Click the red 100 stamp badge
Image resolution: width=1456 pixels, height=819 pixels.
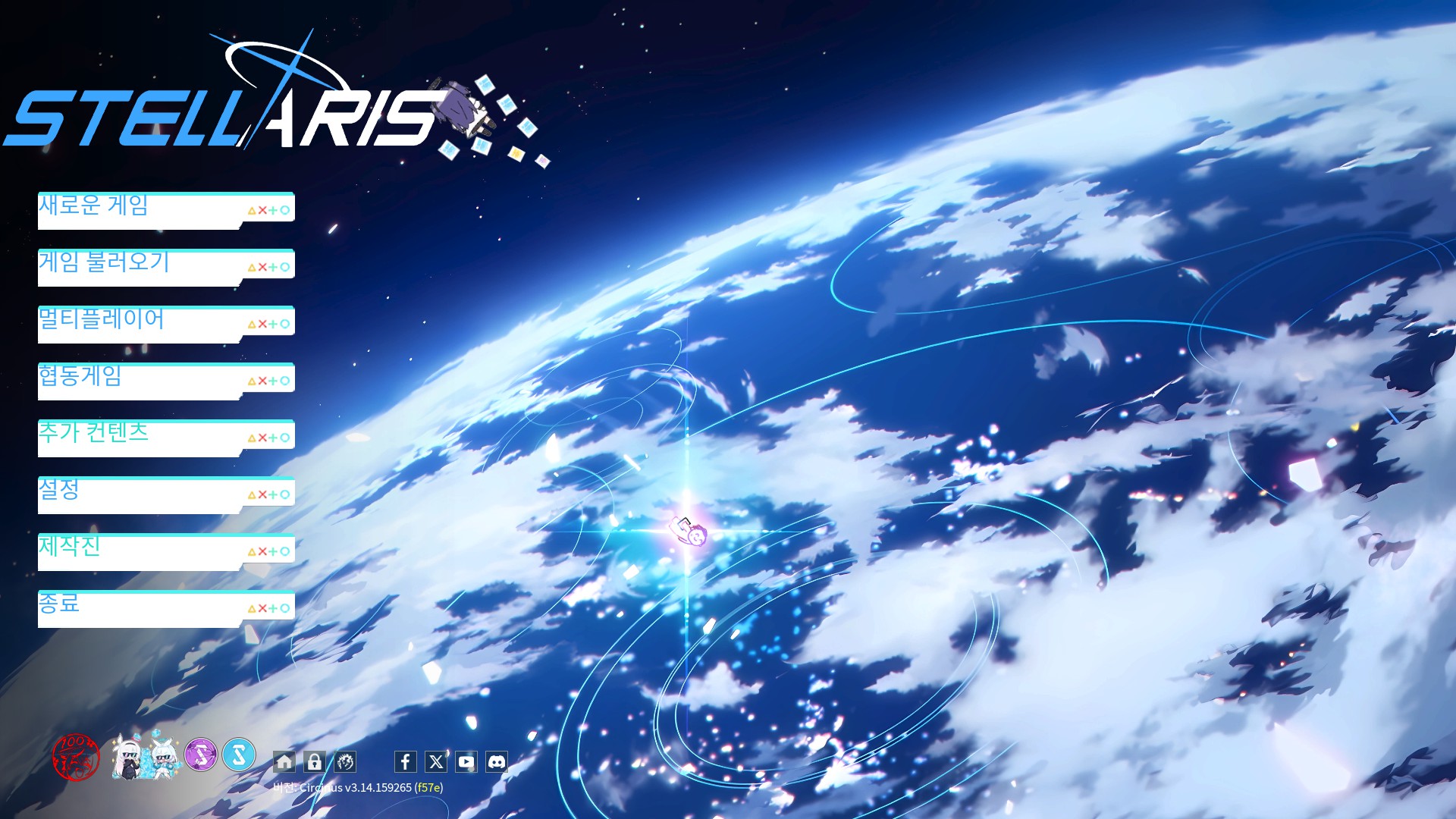tap(76, 756)
